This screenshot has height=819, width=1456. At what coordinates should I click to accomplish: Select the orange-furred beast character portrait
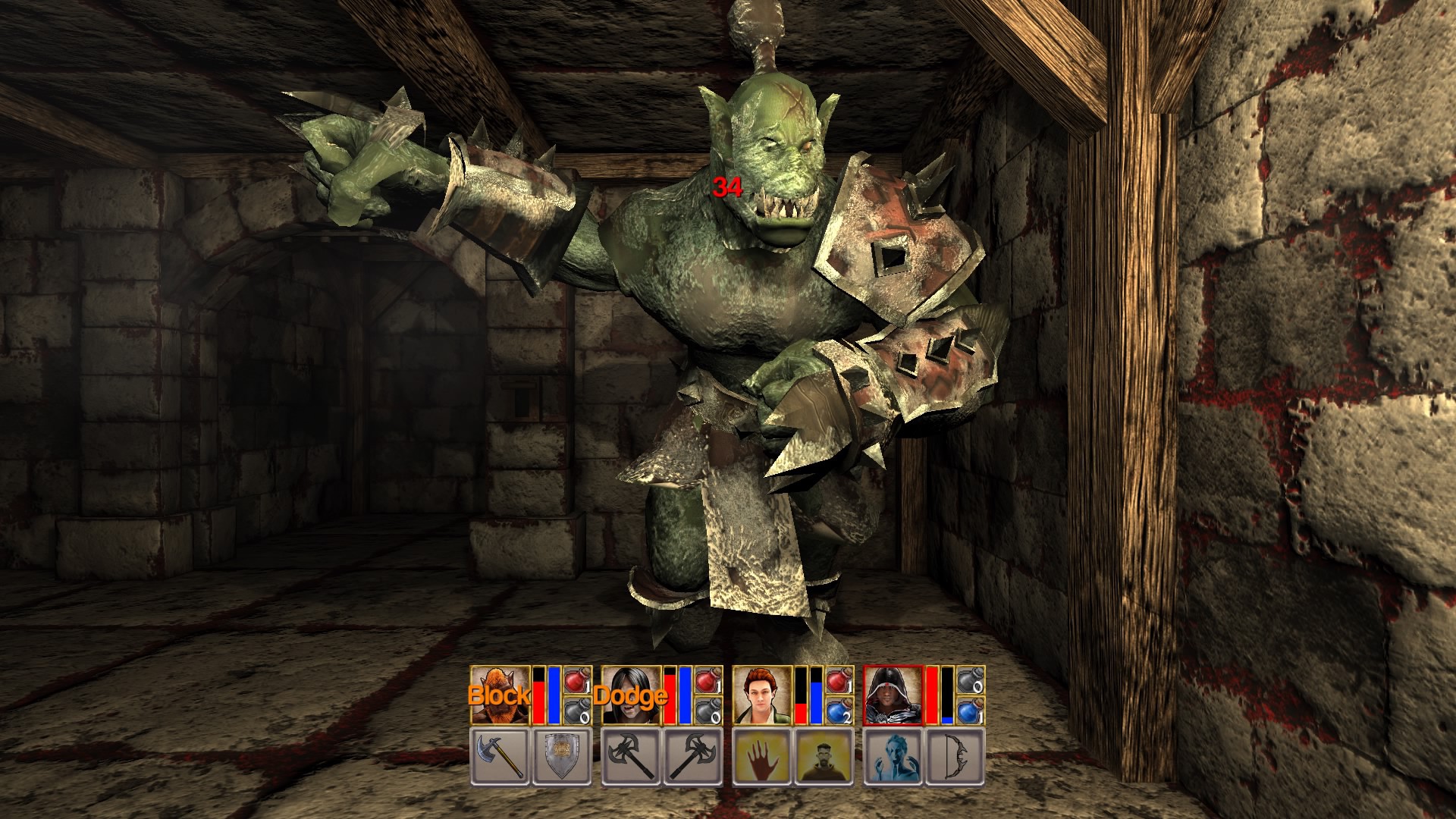click(x=500, y=695)
